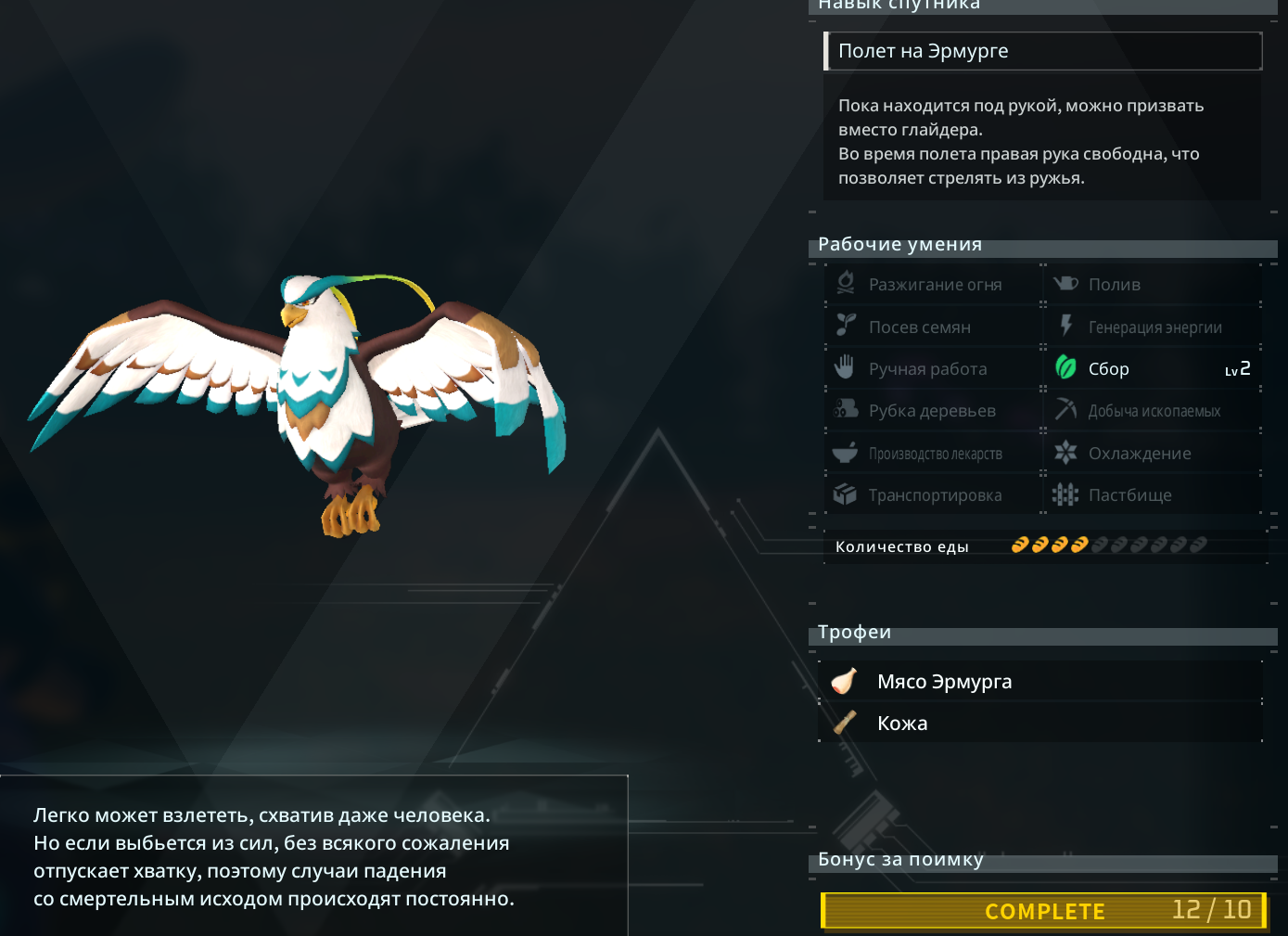Click the Генерация энергии skill entry
The width and height of the screenshot is (1288, 936).
(1153, 327)
